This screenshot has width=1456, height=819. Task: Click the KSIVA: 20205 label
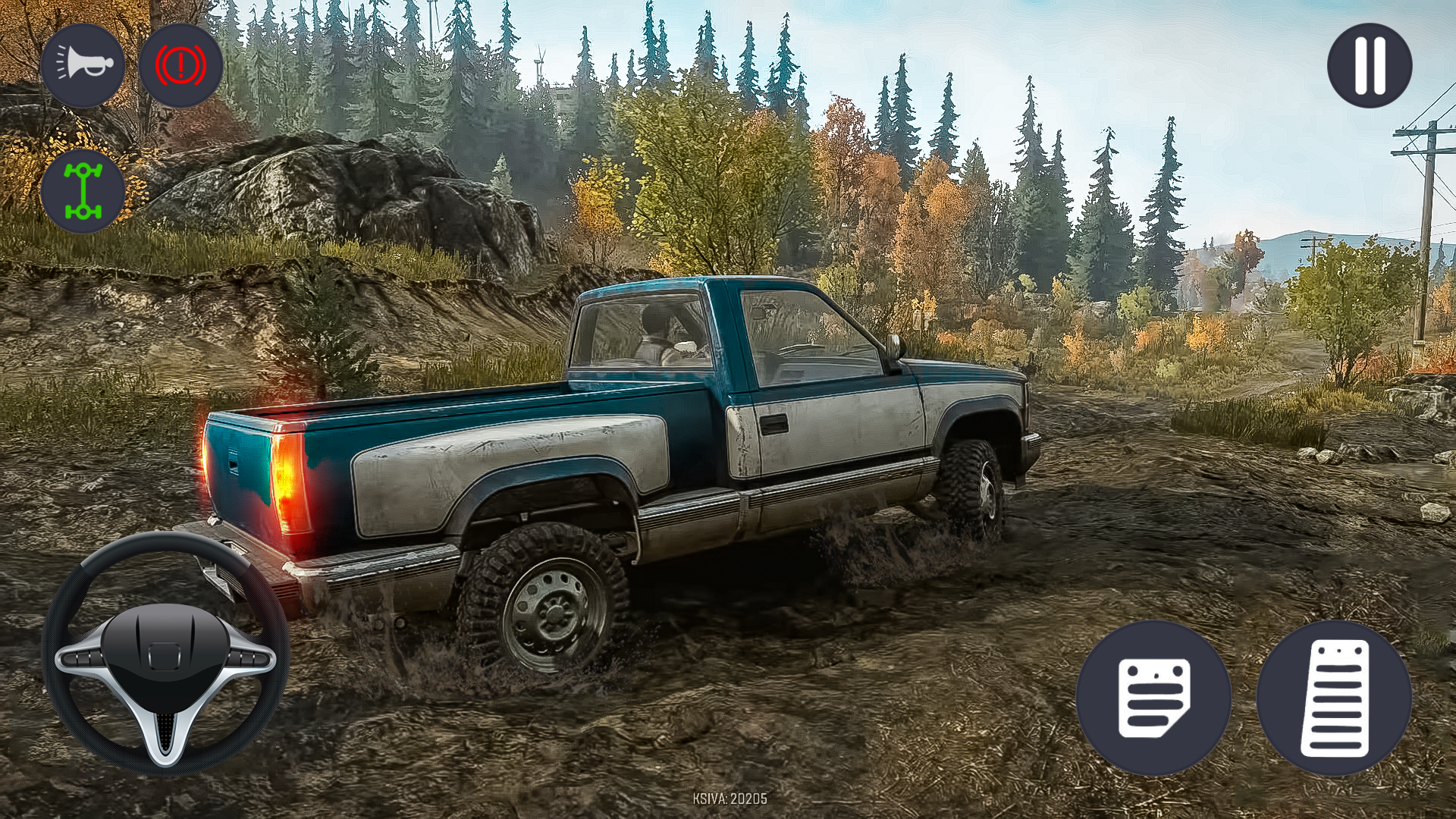(728, 797)
